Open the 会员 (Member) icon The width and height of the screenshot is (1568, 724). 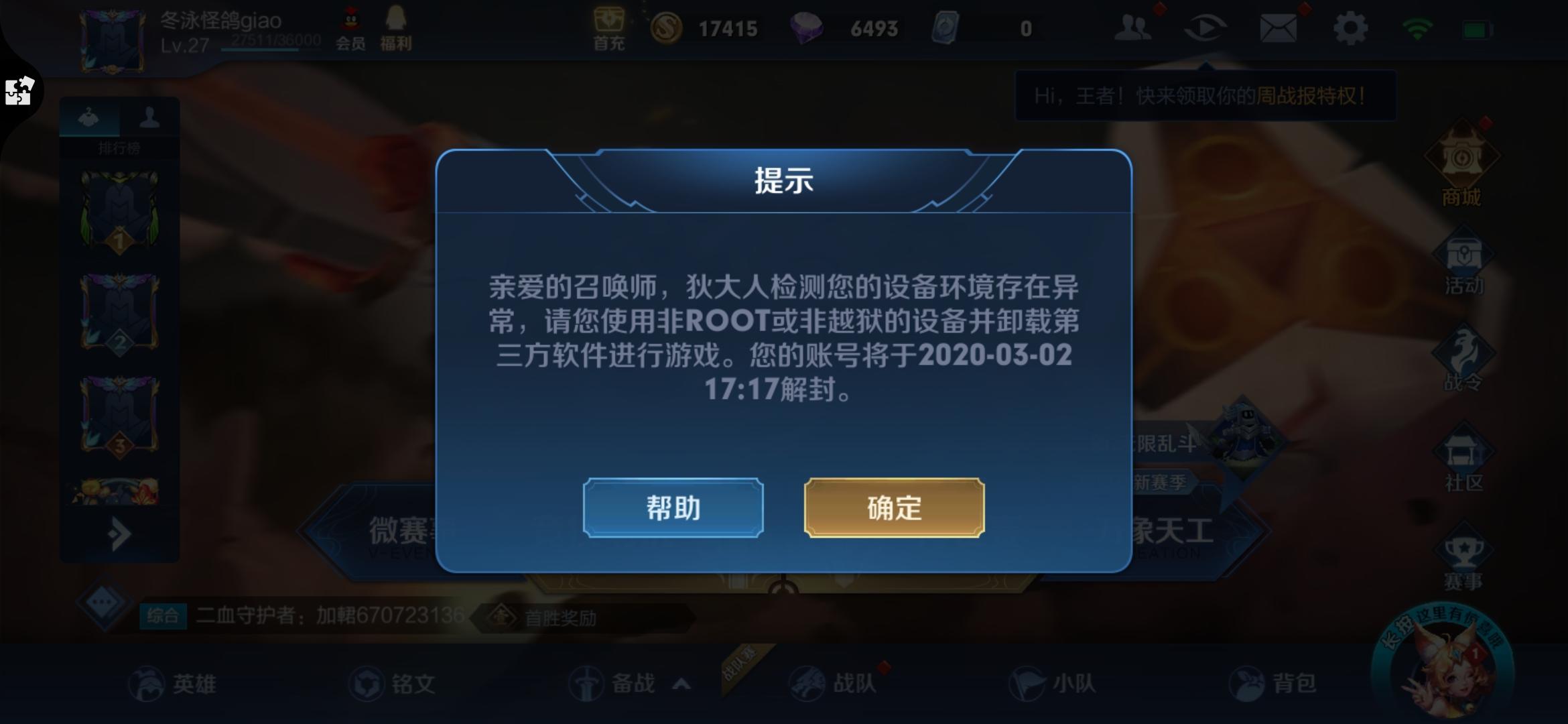[350, 28]
